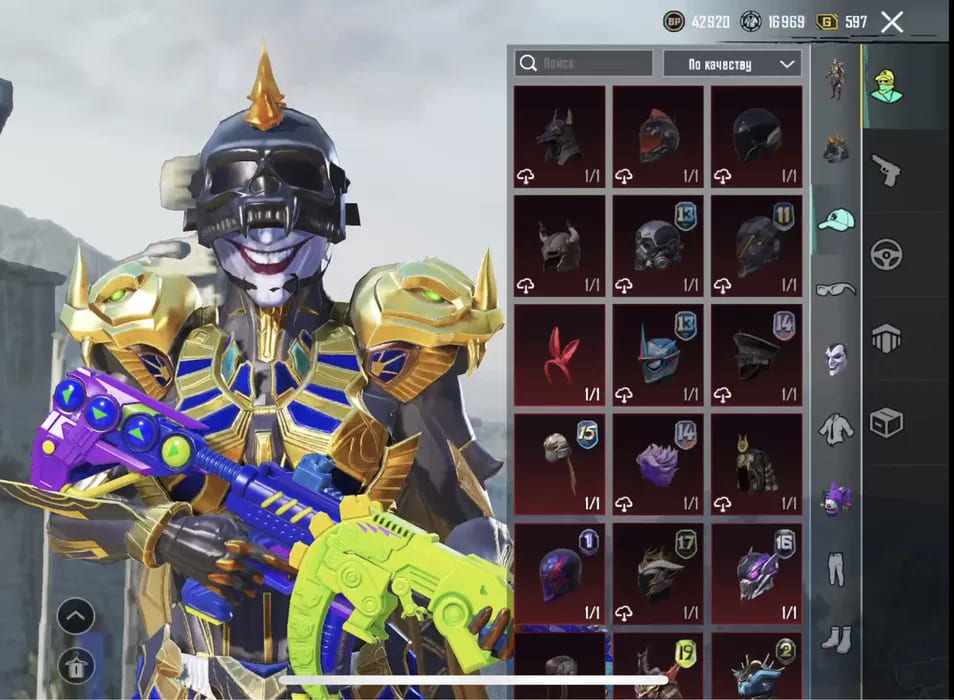Open the glasses category tab
The height and width of the screenshot is (700, 954).
point(835,289)
